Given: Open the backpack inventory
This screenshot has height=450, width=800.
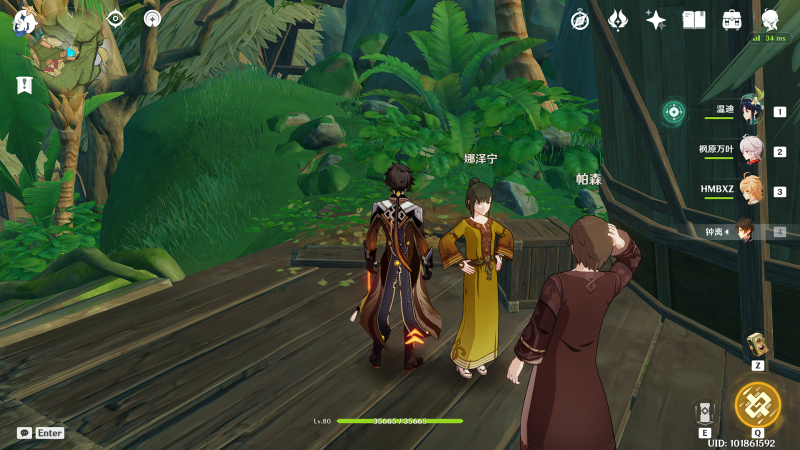Looking at the screenshot, I should (732, 20).
